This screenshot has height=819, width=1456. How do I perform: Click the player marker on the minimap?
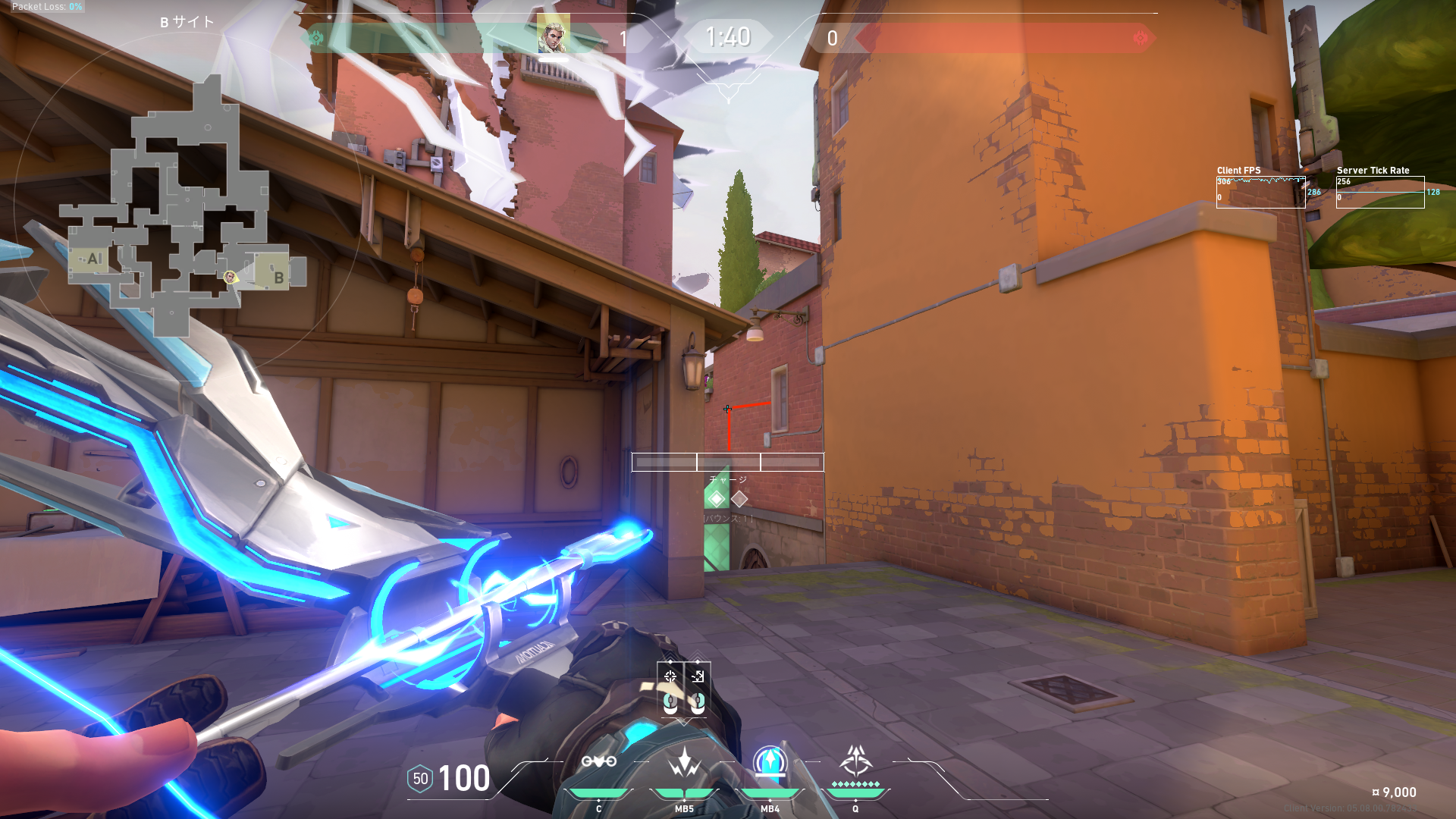coord(230,277)
